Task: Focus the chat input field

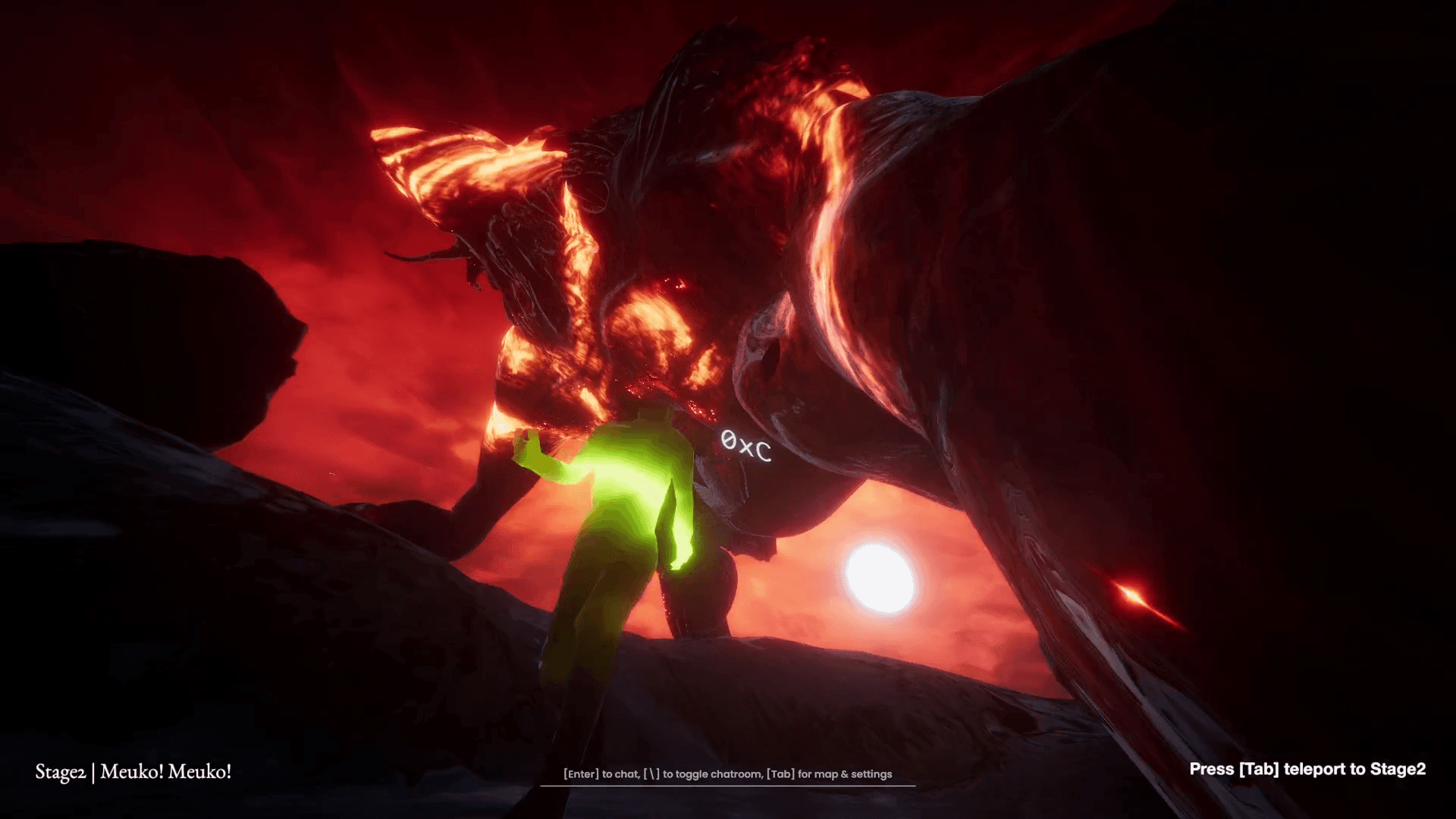Action: tap(727, 774)
